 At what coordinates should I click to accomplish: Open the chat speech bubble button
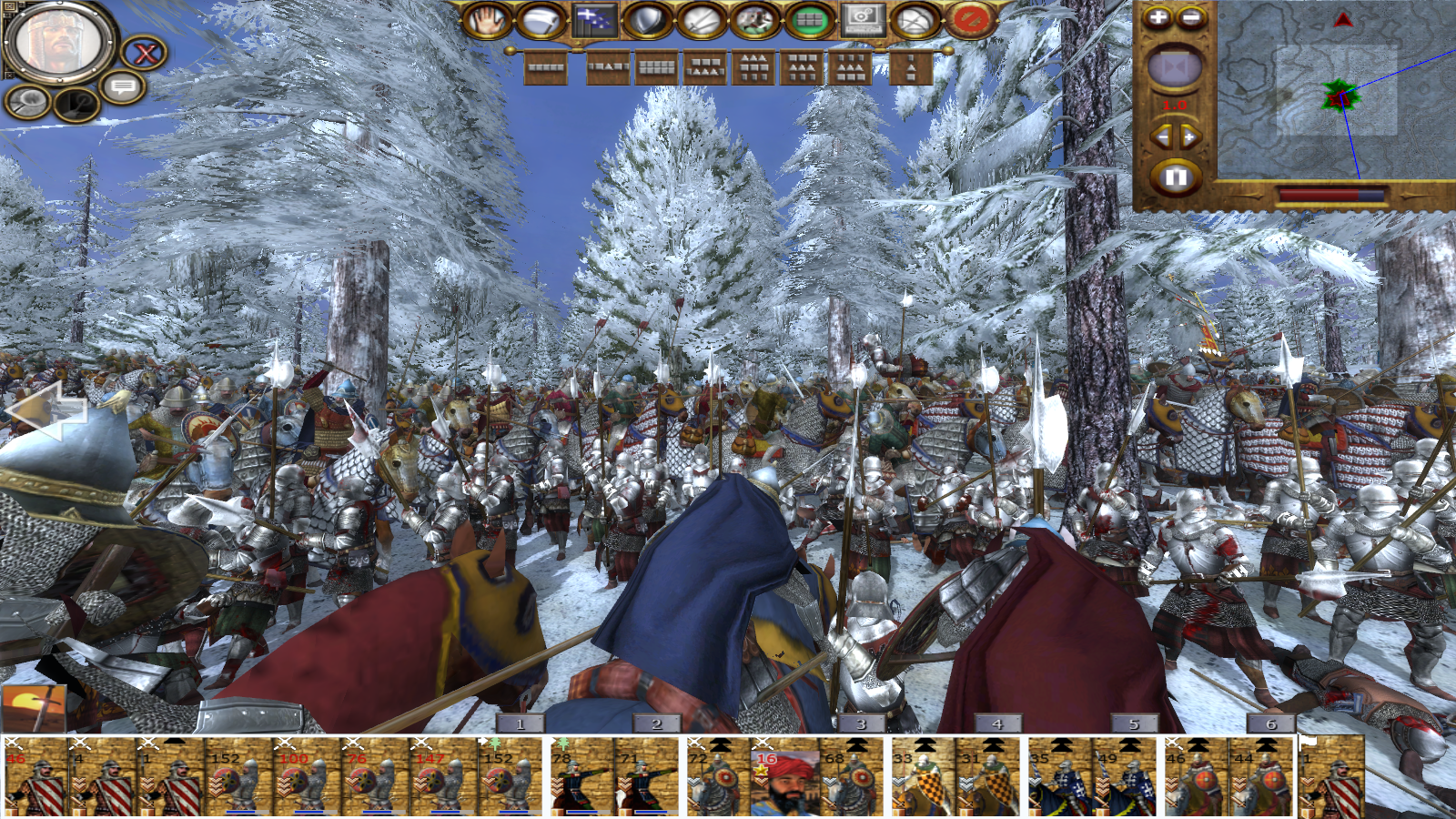click(124, 88)
